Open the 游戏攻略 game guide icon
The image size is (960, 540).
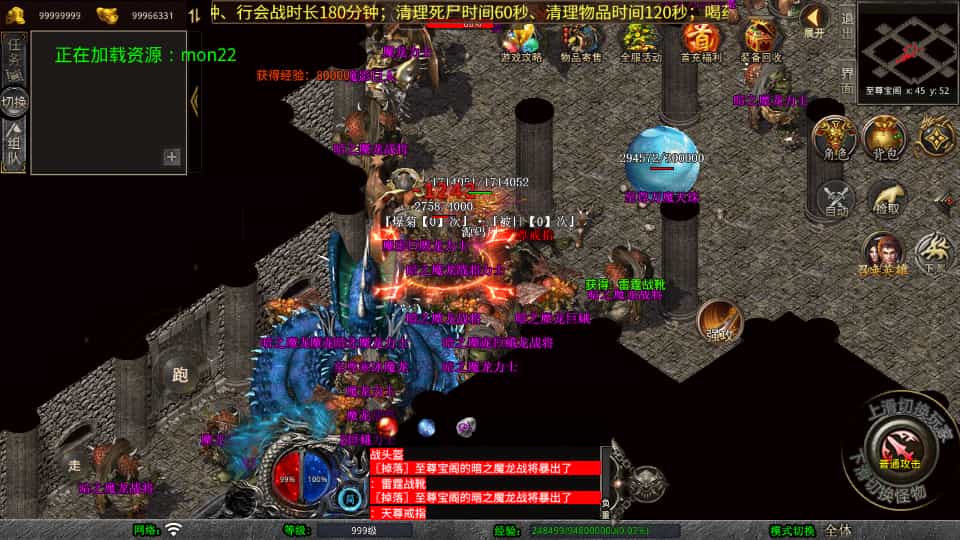[520, 40]
